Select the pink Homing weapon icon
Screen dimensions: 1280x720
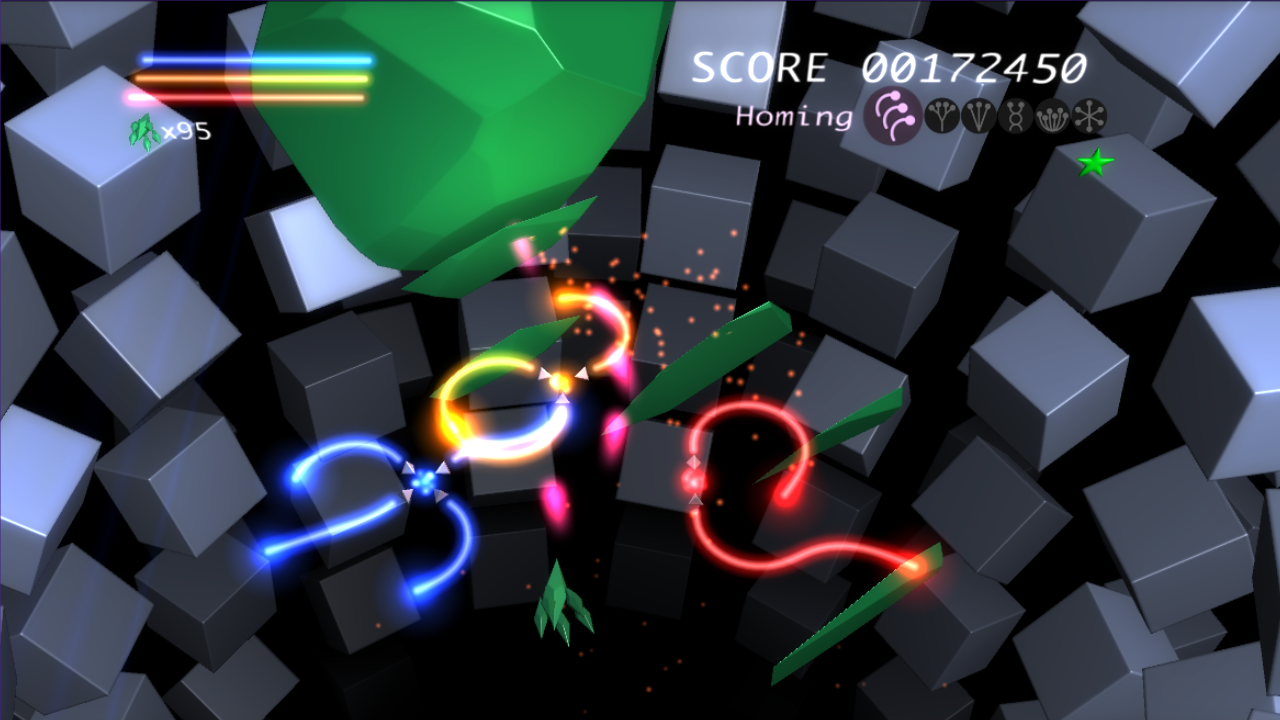point(891,116)
